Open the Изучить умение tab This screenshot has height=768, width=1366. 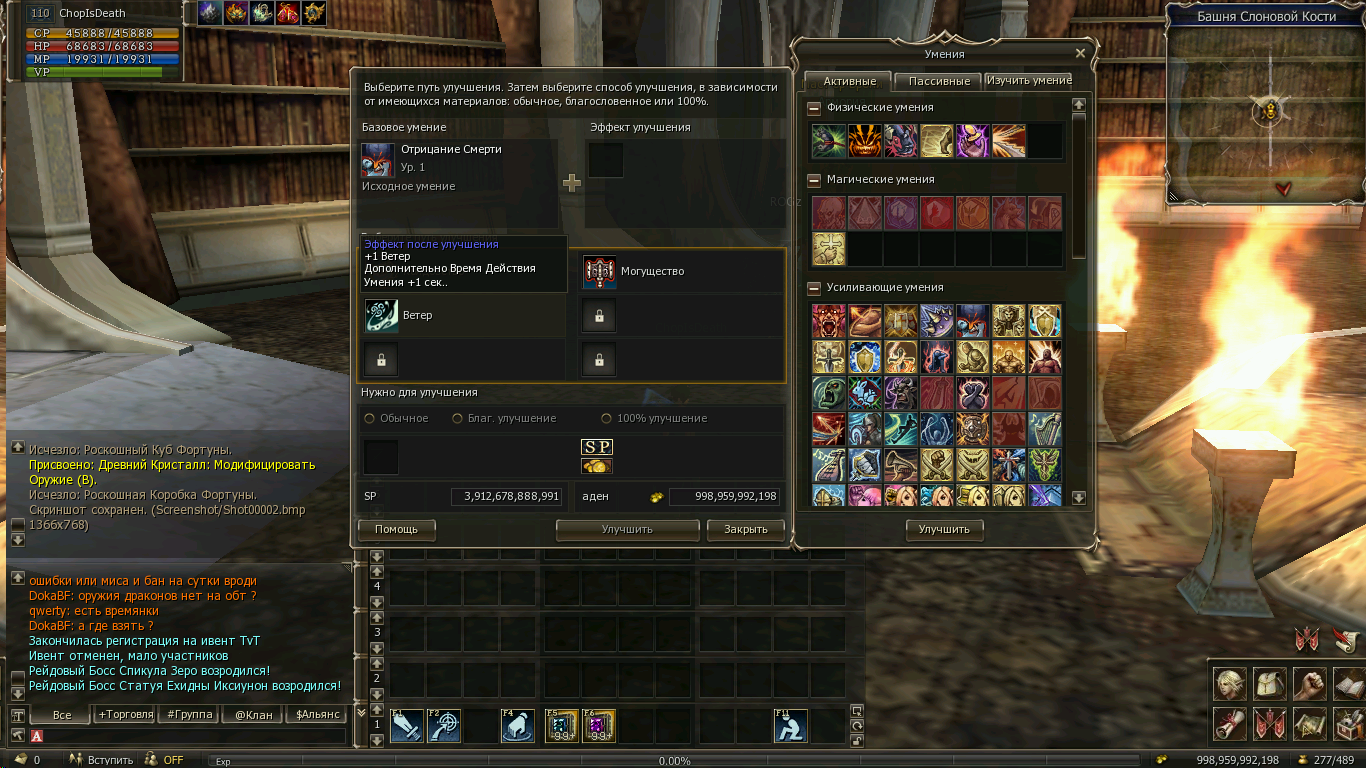point(1029,80)
